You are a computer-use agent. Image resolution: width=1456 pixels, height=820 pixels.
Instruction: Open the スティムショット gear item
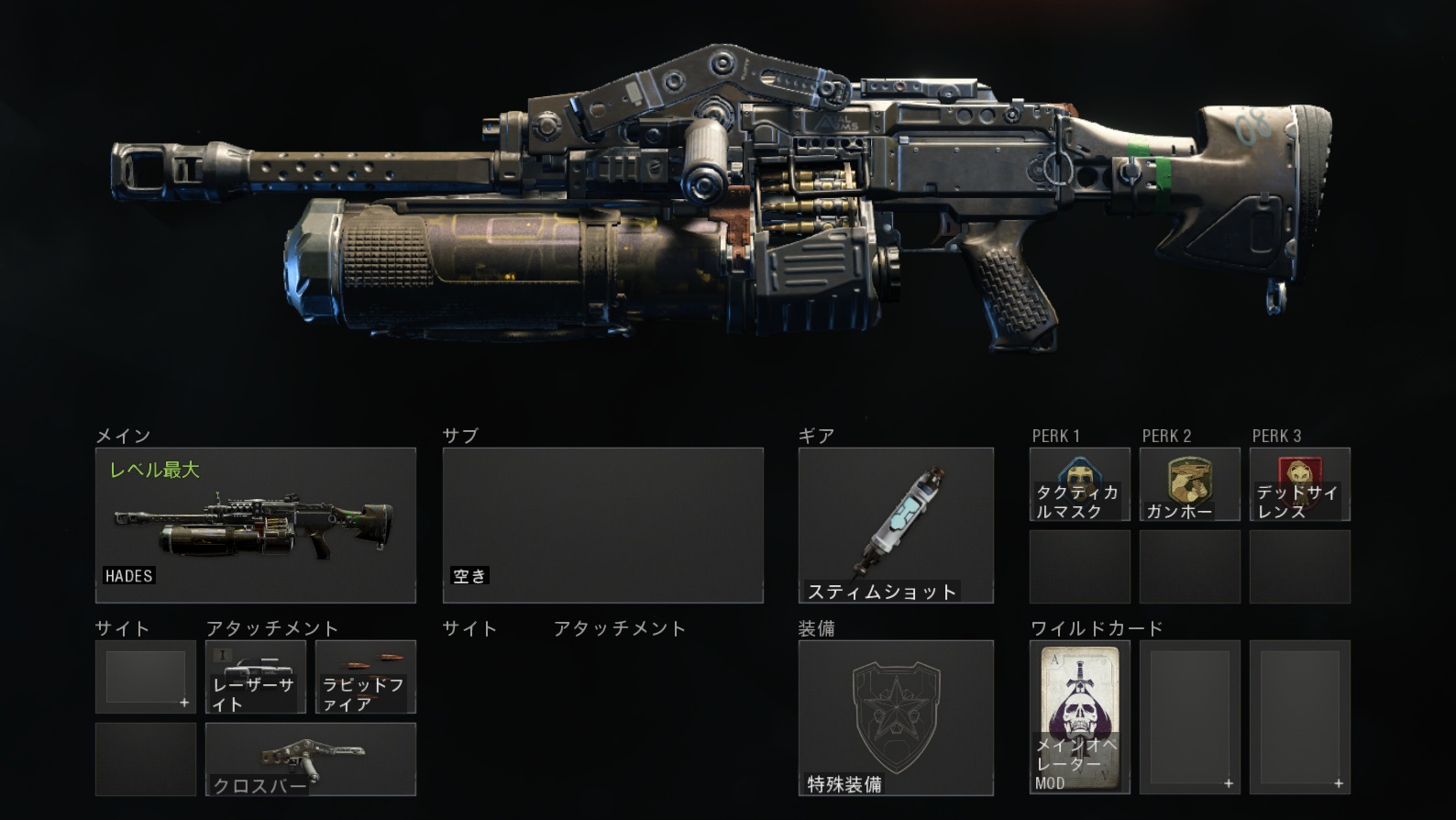tap(897, 523)
